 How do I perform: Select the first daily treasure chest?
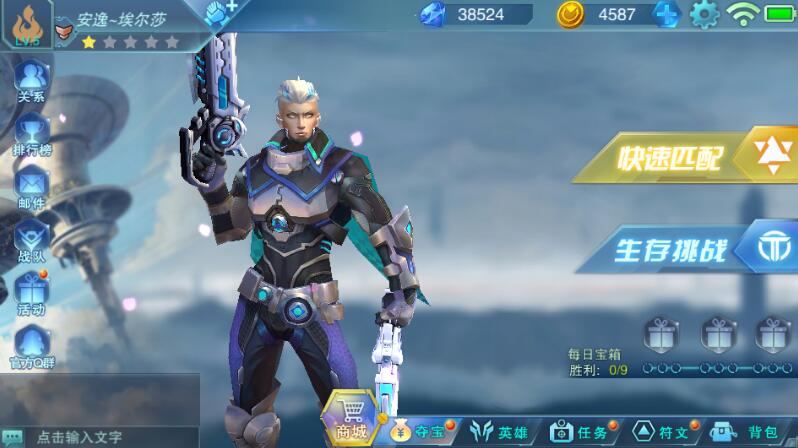pos(659,331)
